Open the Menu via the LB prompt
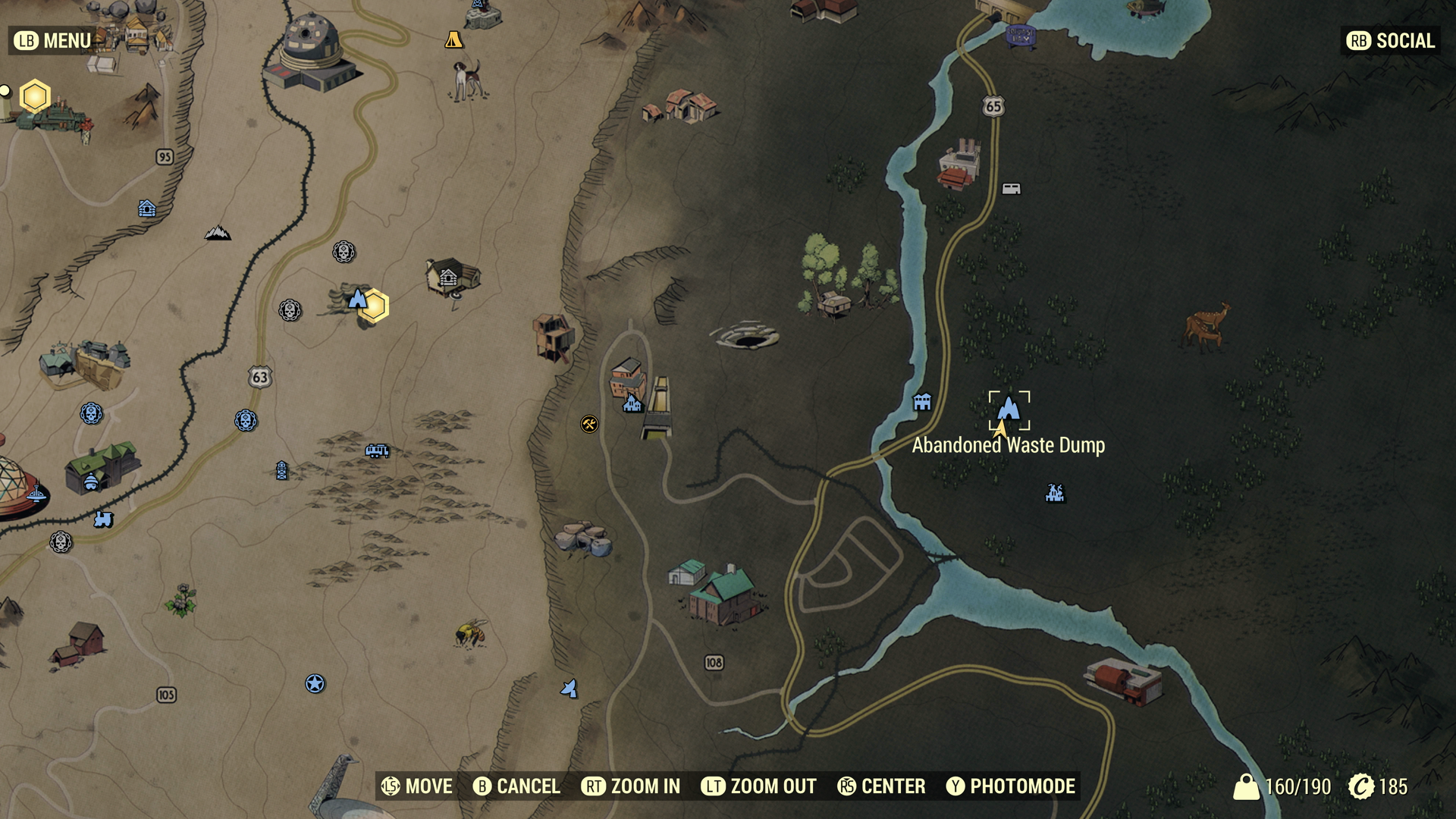This screenshot has height=819, width=1456. (49, 41)
